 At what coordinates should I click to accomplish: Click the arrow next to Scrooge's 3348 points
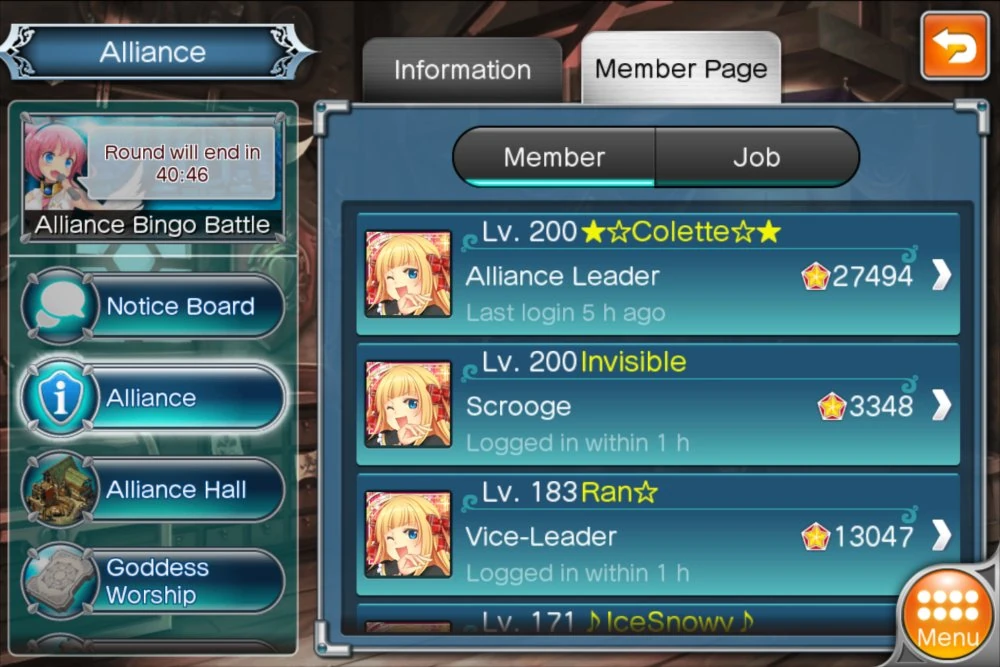coord(941,406)
